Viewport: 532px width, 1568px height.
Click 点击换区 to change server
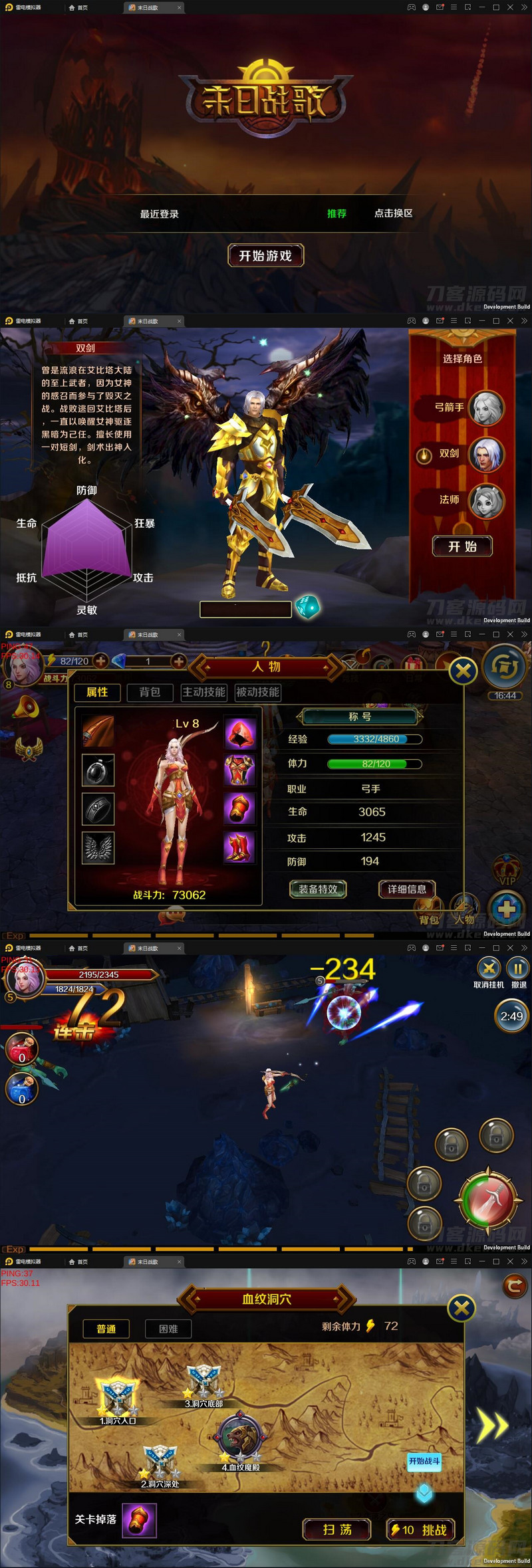click(x=393, y=213)
